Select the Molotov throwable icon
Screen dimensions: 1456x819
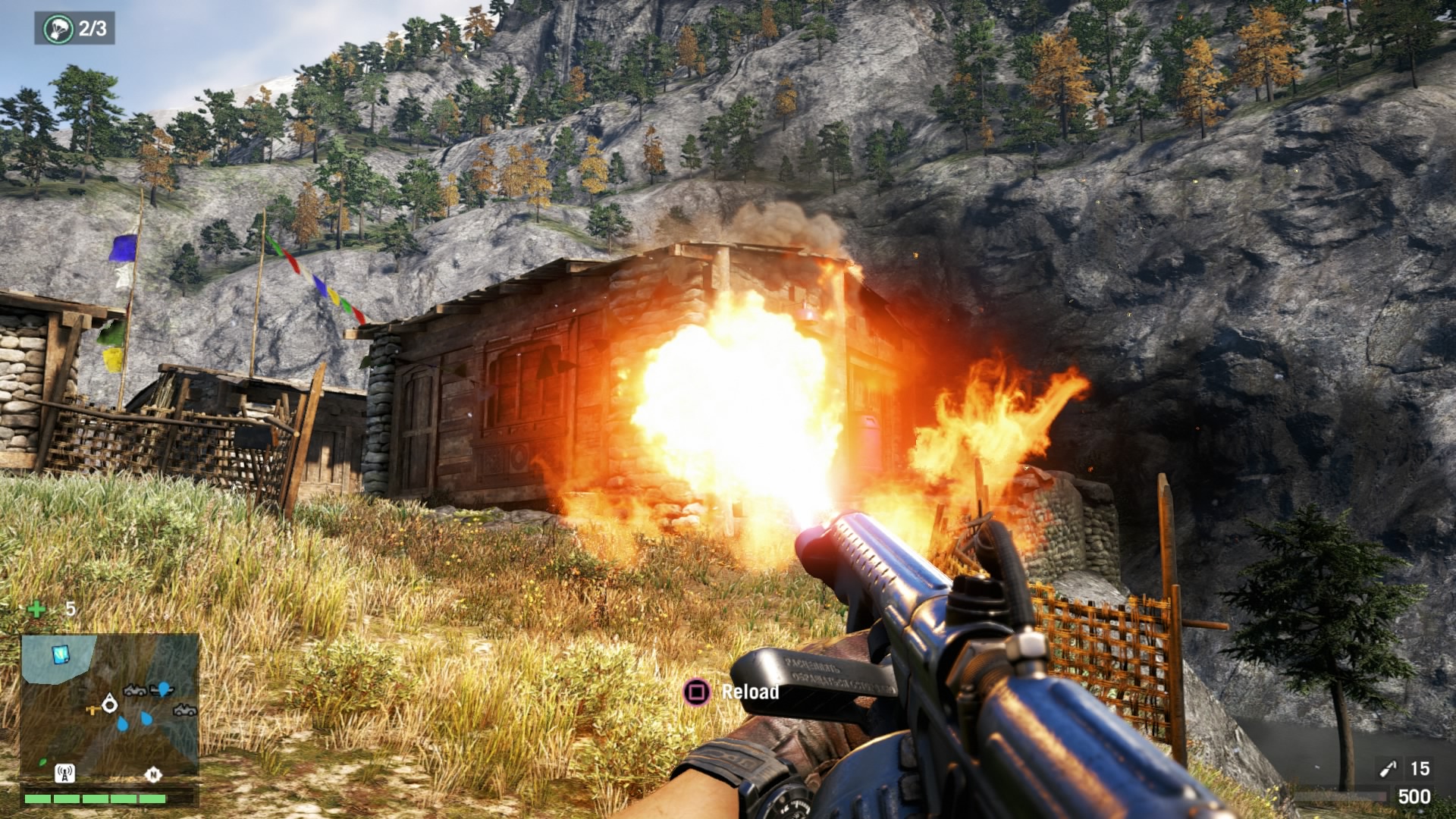point(1387,770)
